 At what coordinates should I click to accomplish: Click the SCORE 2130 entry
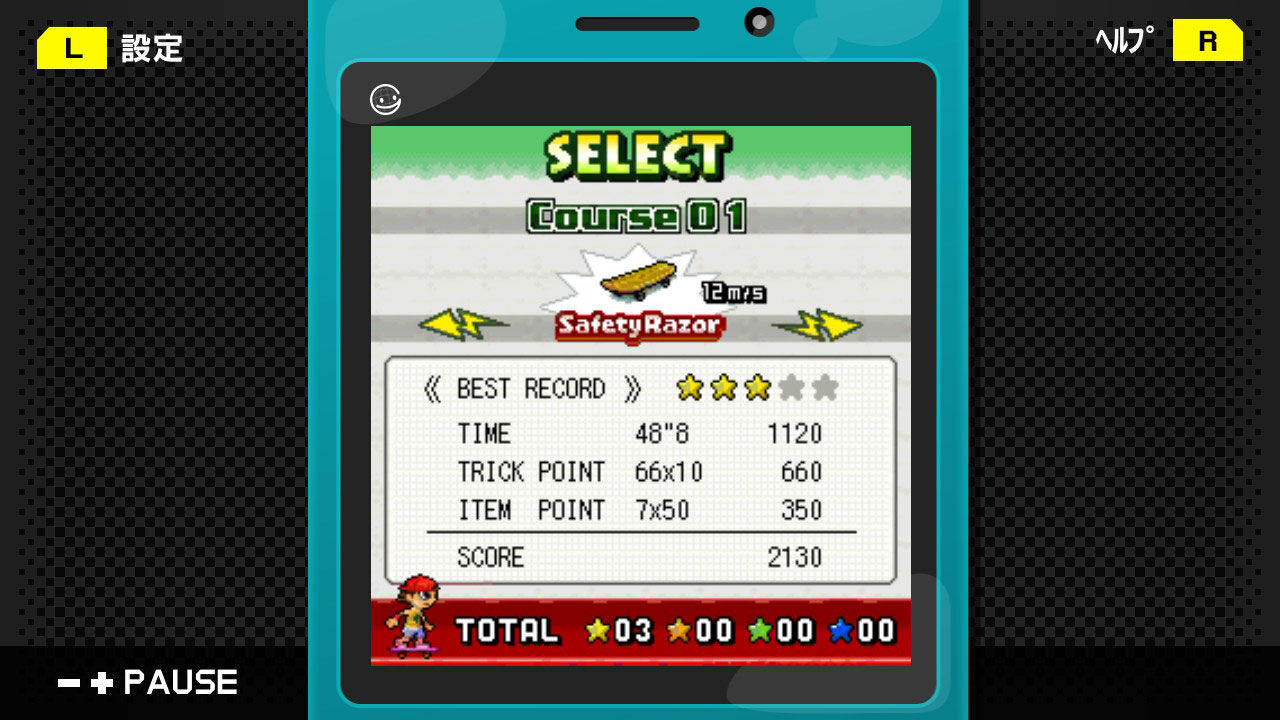click(x=640, y=558)
